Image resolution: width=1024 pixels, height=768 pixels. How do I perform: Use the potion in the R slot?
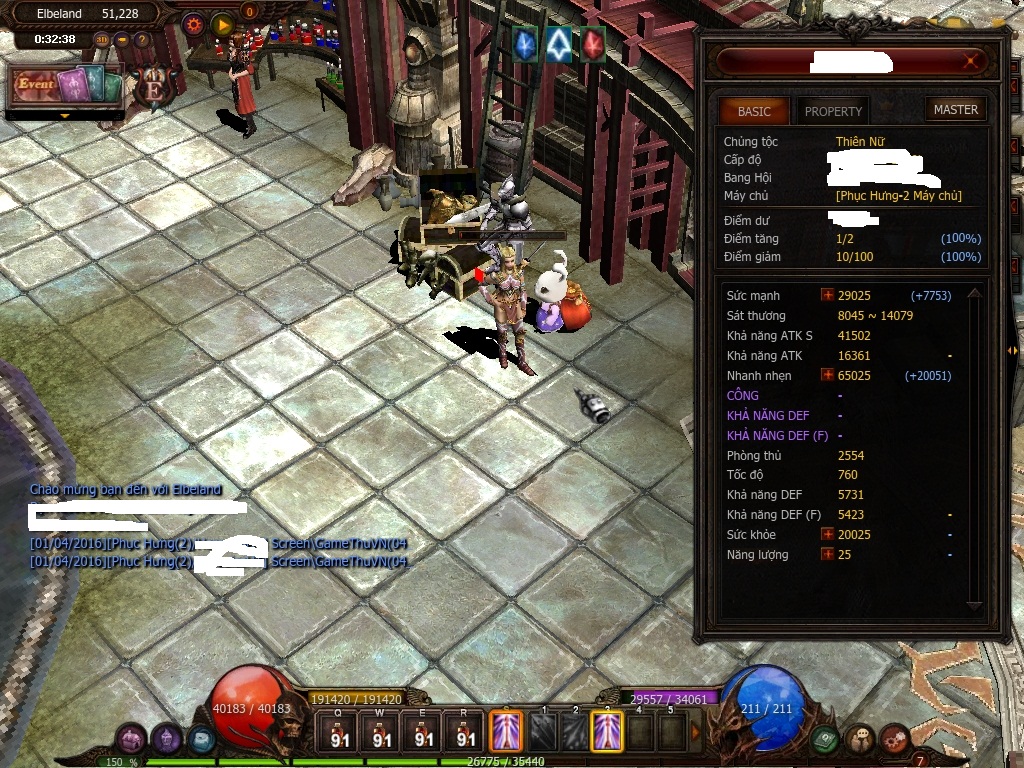[466, 733]
